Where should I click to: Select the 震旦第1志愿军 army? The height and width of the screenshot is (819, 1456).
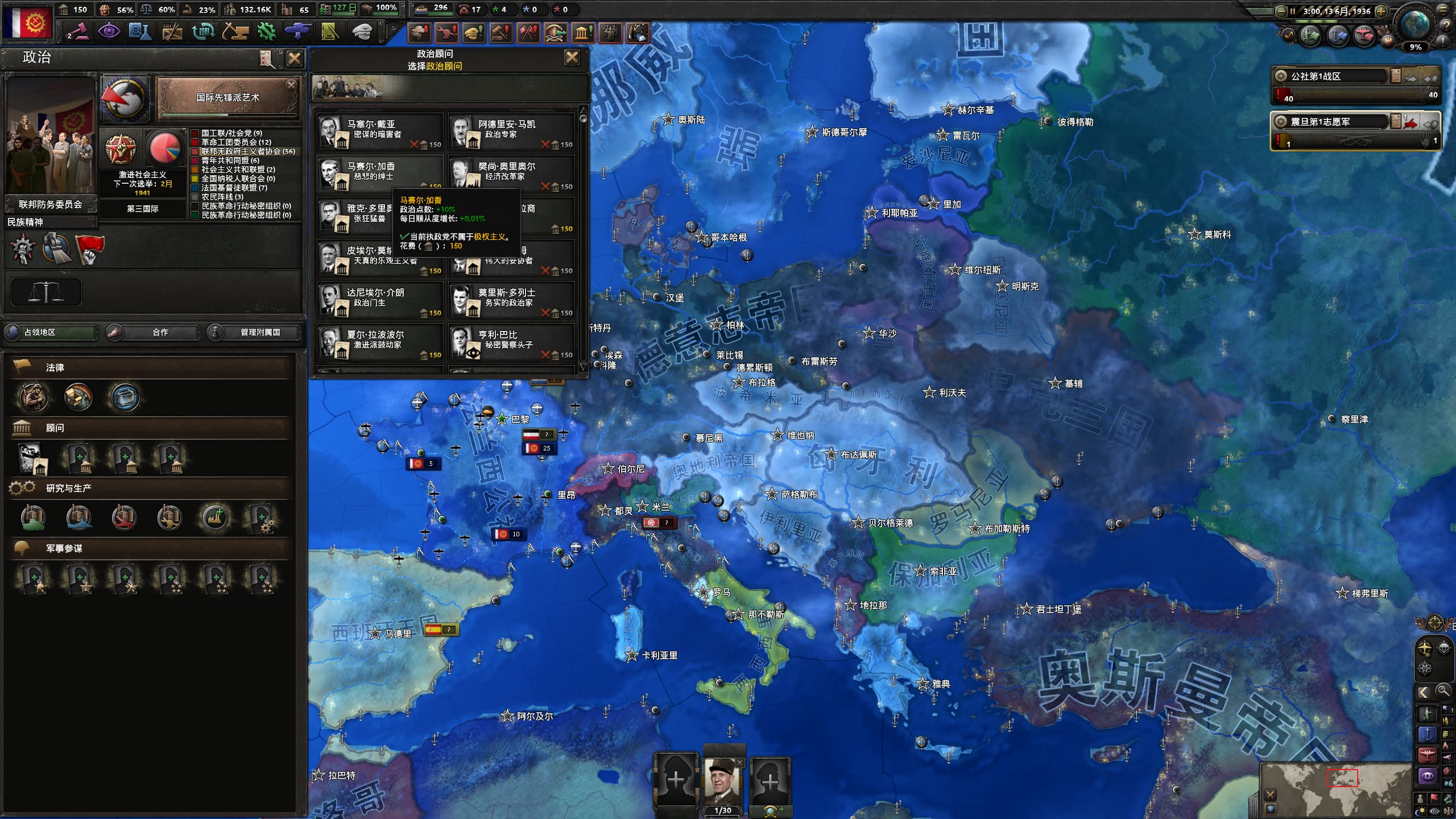(x=1331, y=122)
